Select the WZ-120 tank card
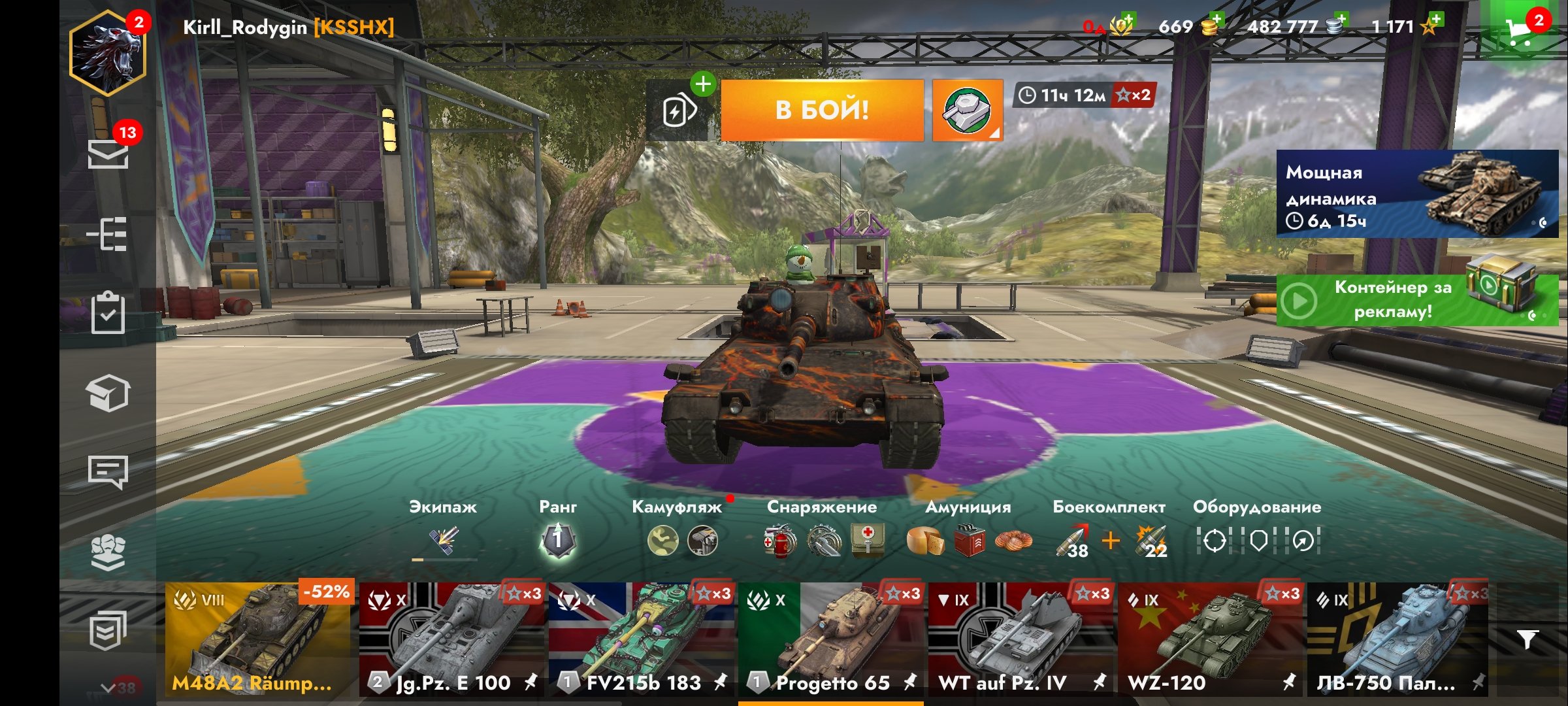1568x706 pixels. click(x=1210, y=639)
